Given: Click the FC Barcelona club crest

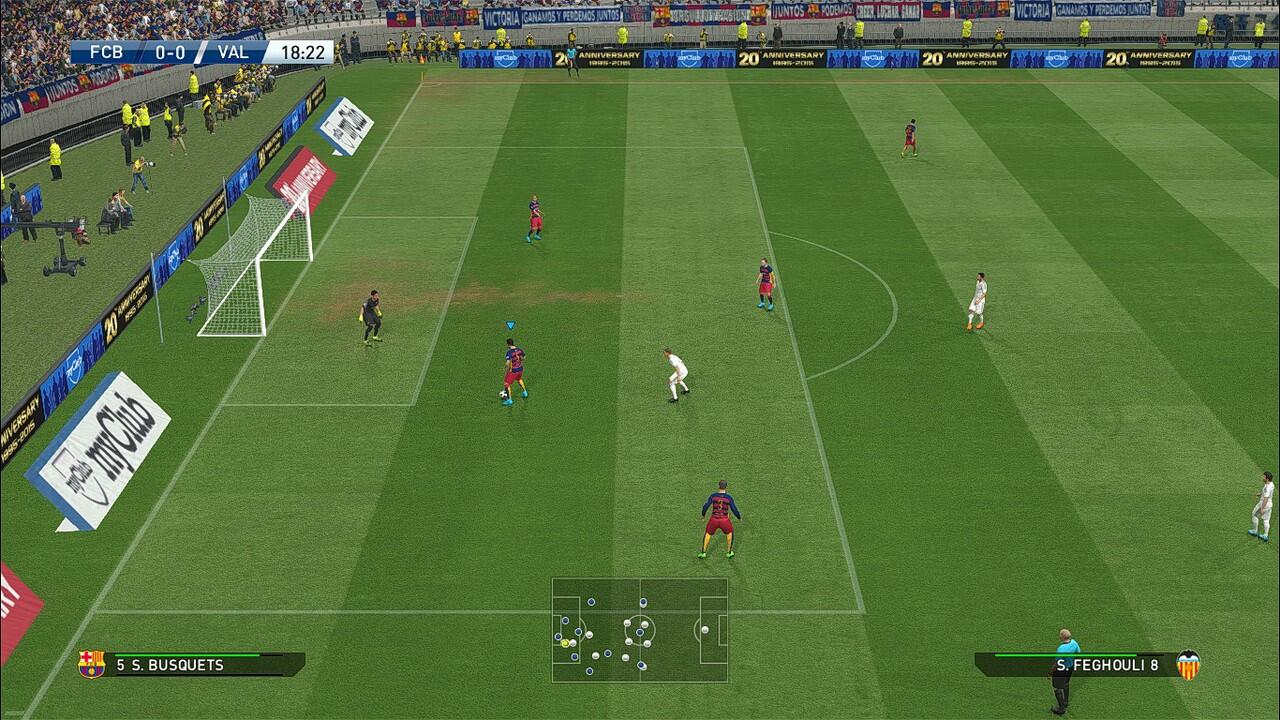Looking at the screenshot, I should point(91,664).
